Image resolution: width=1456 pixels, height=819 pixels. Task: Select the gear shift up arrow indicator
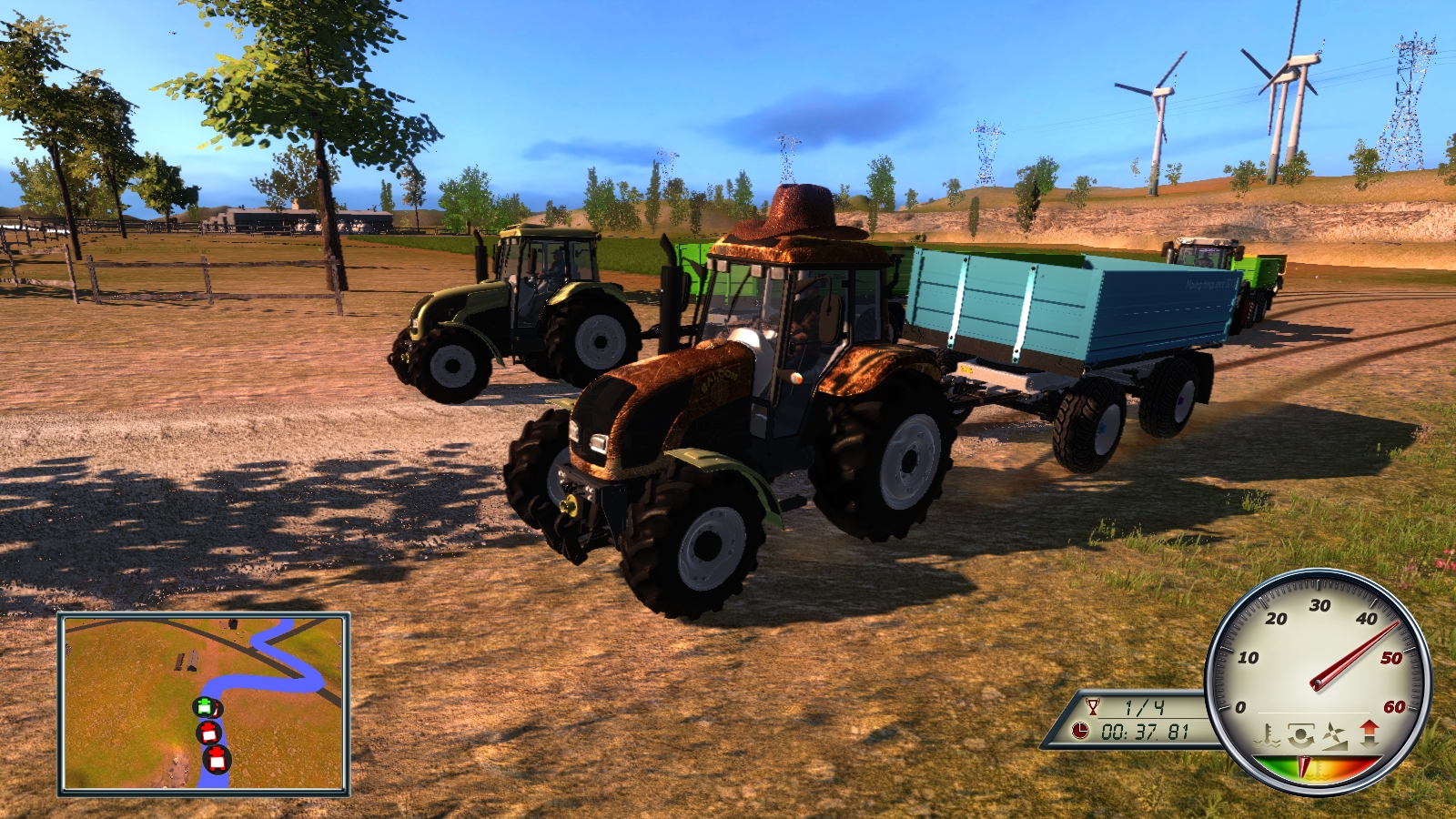1368,727
